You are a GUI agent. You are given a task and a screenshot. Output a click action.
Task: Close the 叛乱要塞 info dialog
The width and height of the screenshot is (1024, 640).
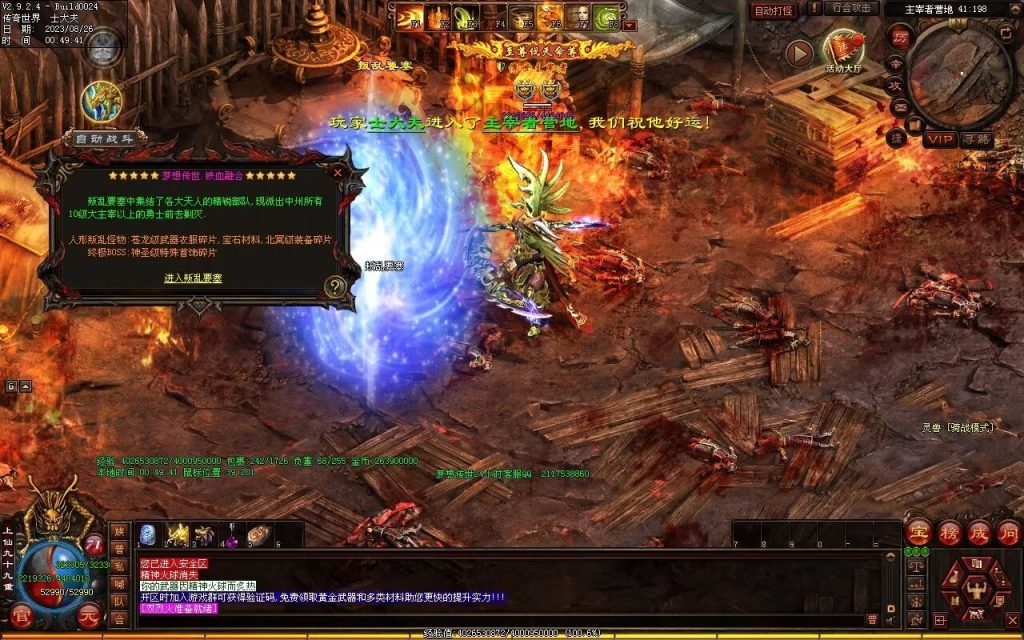tap(338, 172)
